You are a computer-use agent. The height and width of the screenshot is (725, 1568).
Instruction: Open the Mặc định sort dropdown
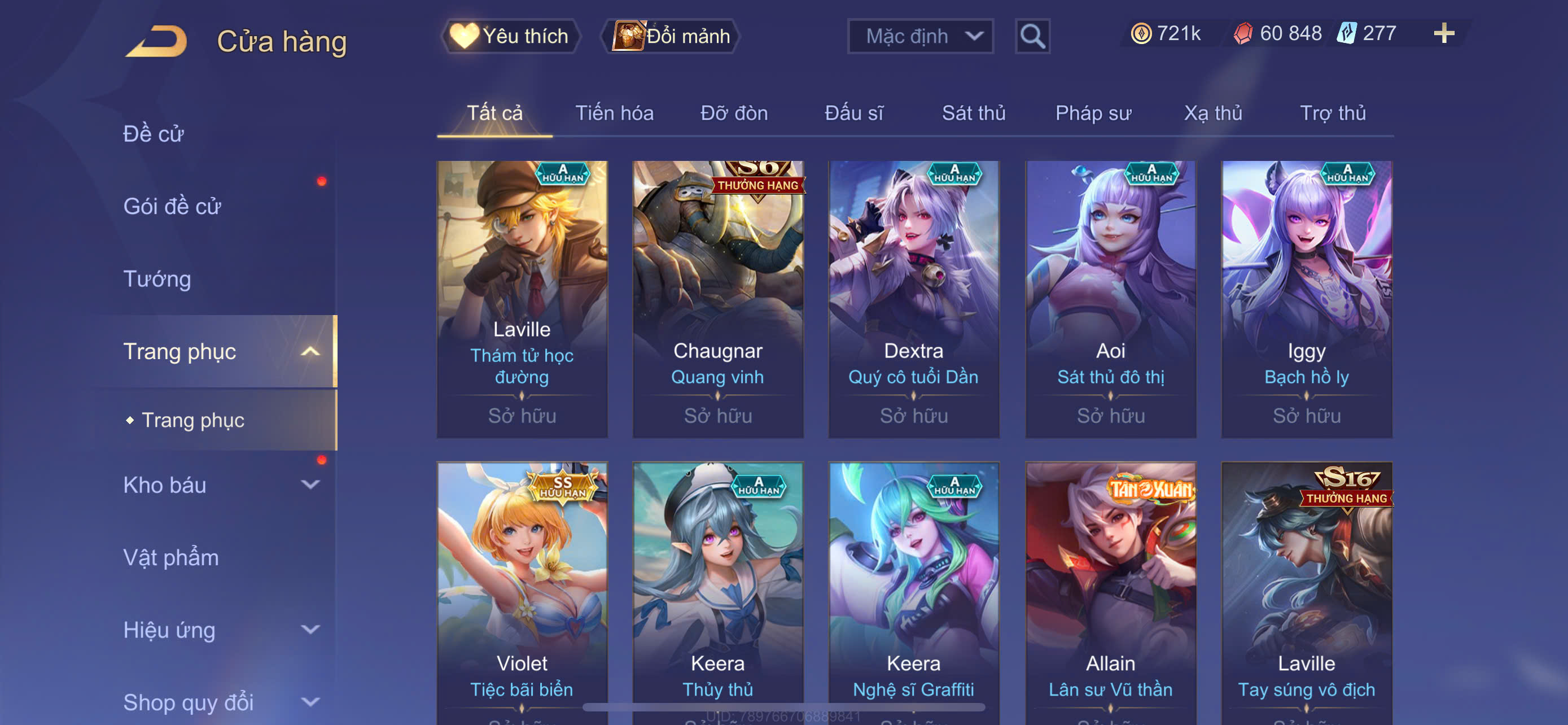(x=919, y=37)
